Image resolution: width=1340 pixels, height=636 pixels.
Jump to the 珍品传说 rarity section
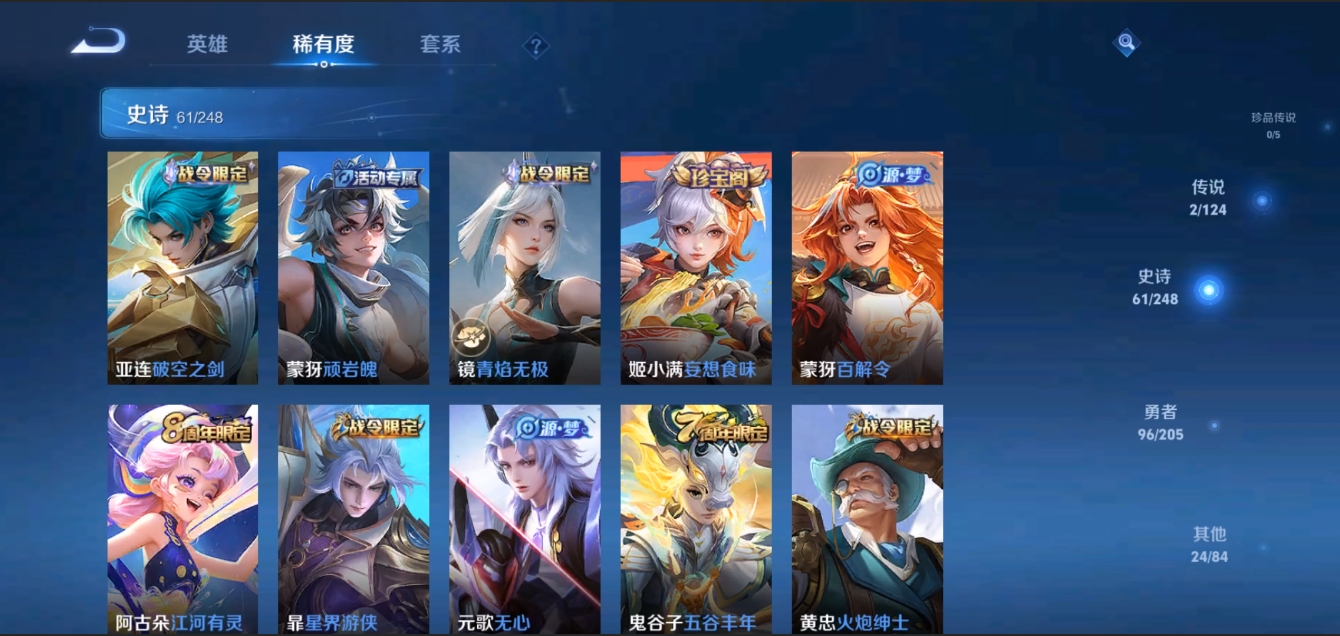pyautogui.click(x=1273, y=124)
